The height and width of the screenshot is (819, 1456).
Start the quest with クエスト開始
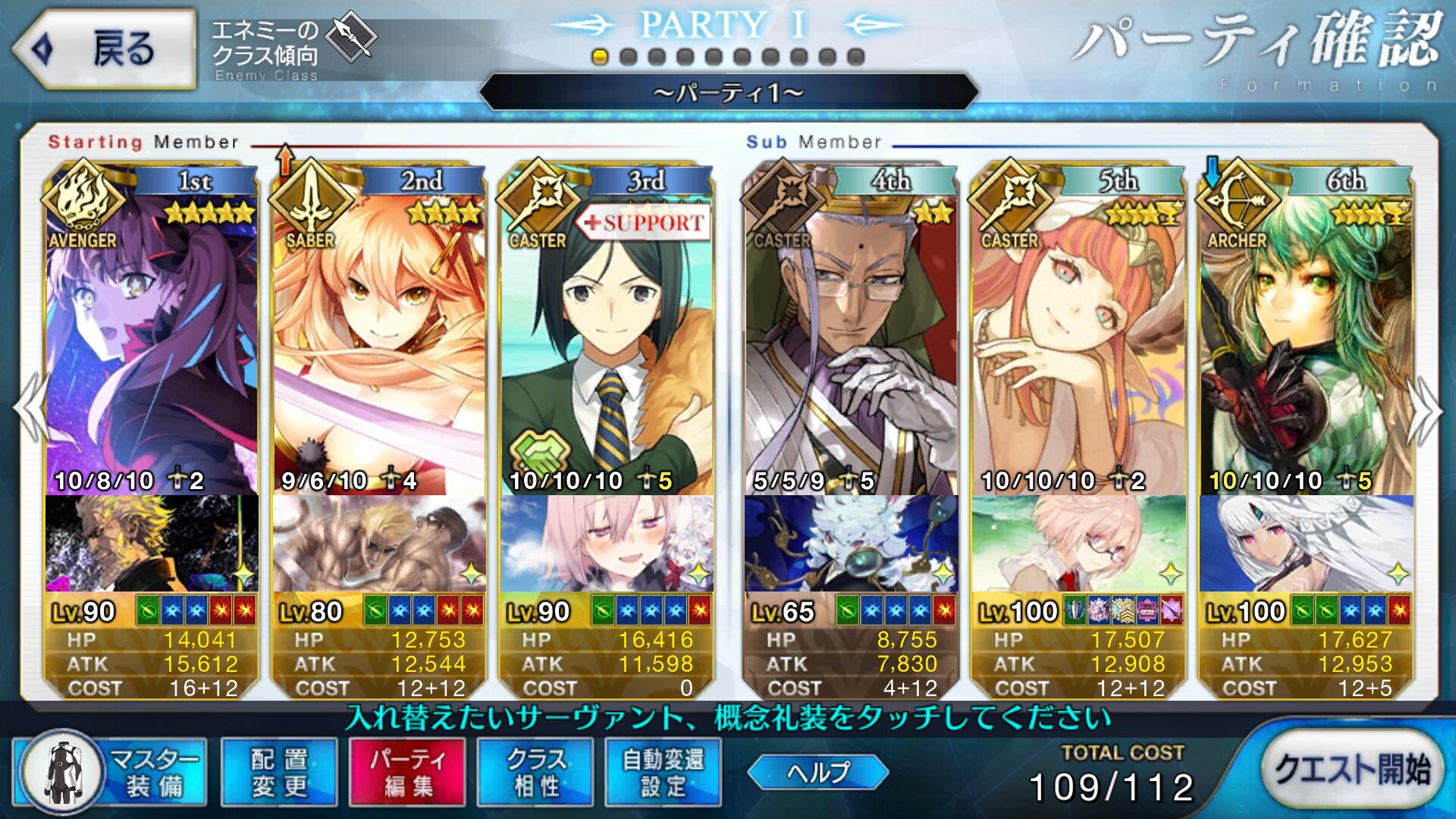pos(1352,770)
